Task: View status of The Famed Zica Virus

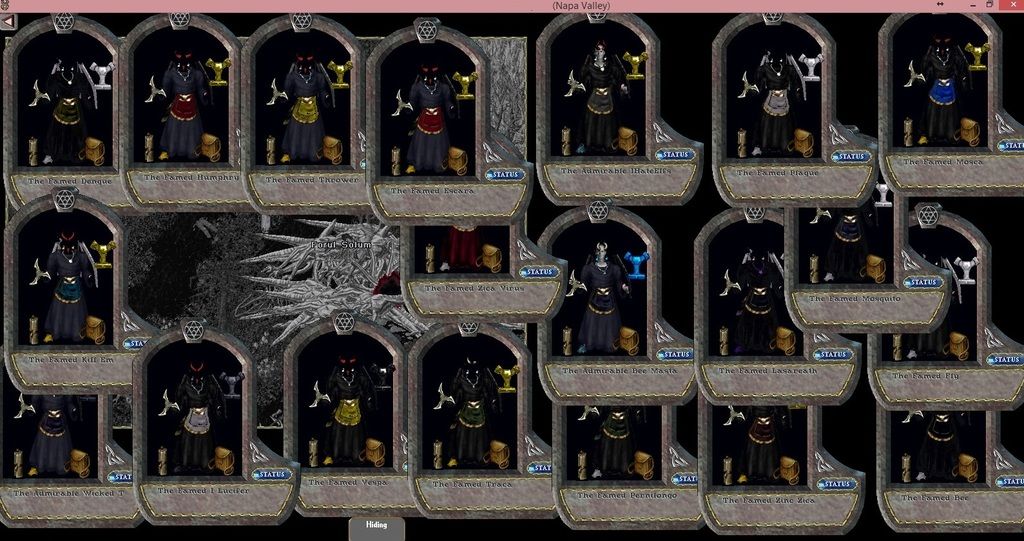Action: [540, 272]
